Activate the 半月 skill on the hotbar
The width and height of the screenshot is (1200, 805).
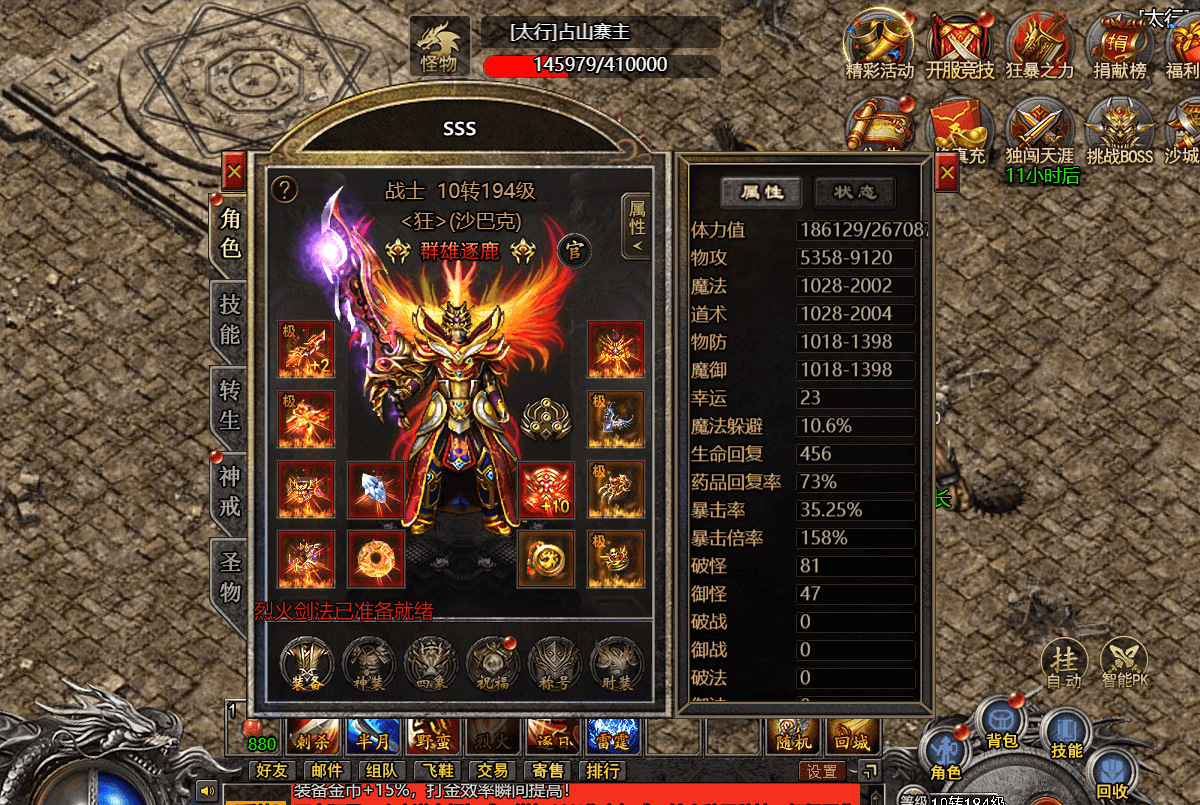click(374, 739)
